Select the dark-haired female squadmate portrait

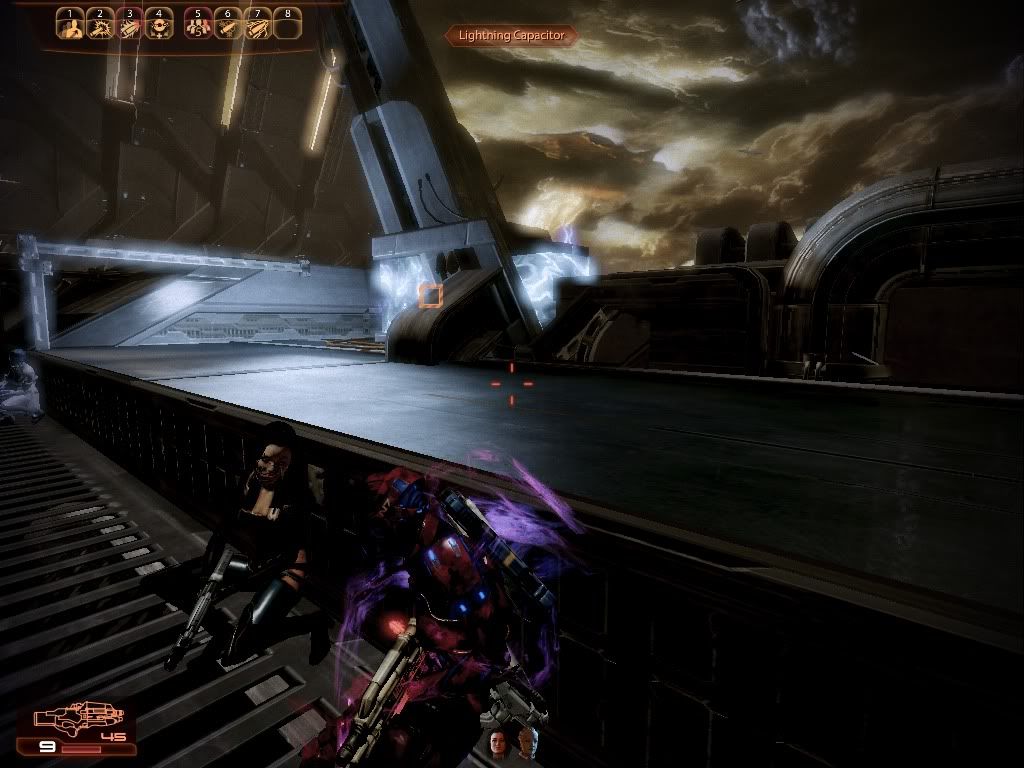(497, 742)
